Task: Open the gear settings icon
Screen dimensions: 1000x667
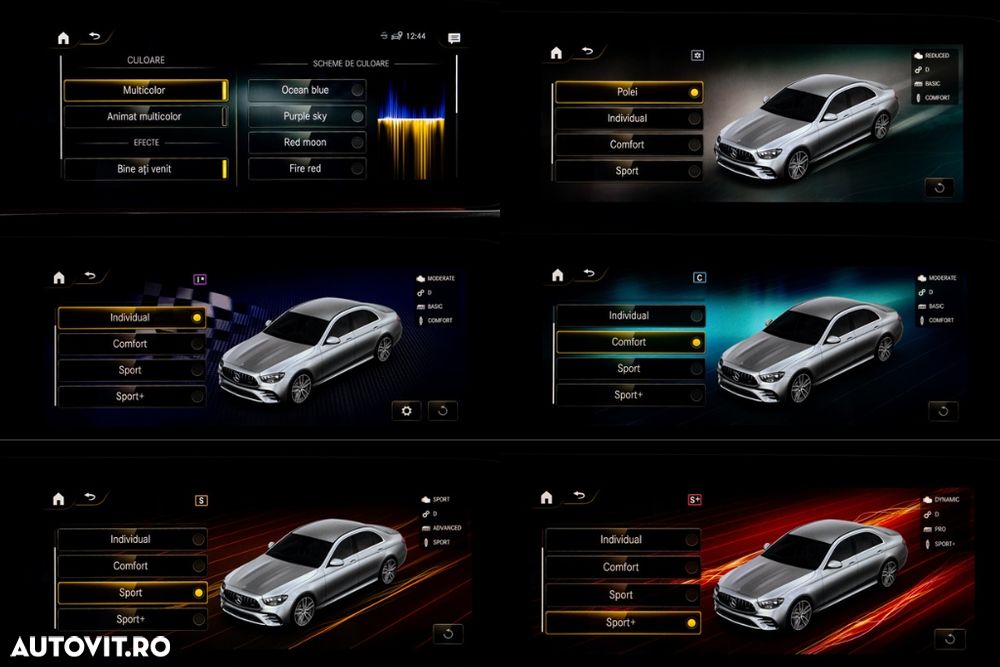Action: (406, 411)
